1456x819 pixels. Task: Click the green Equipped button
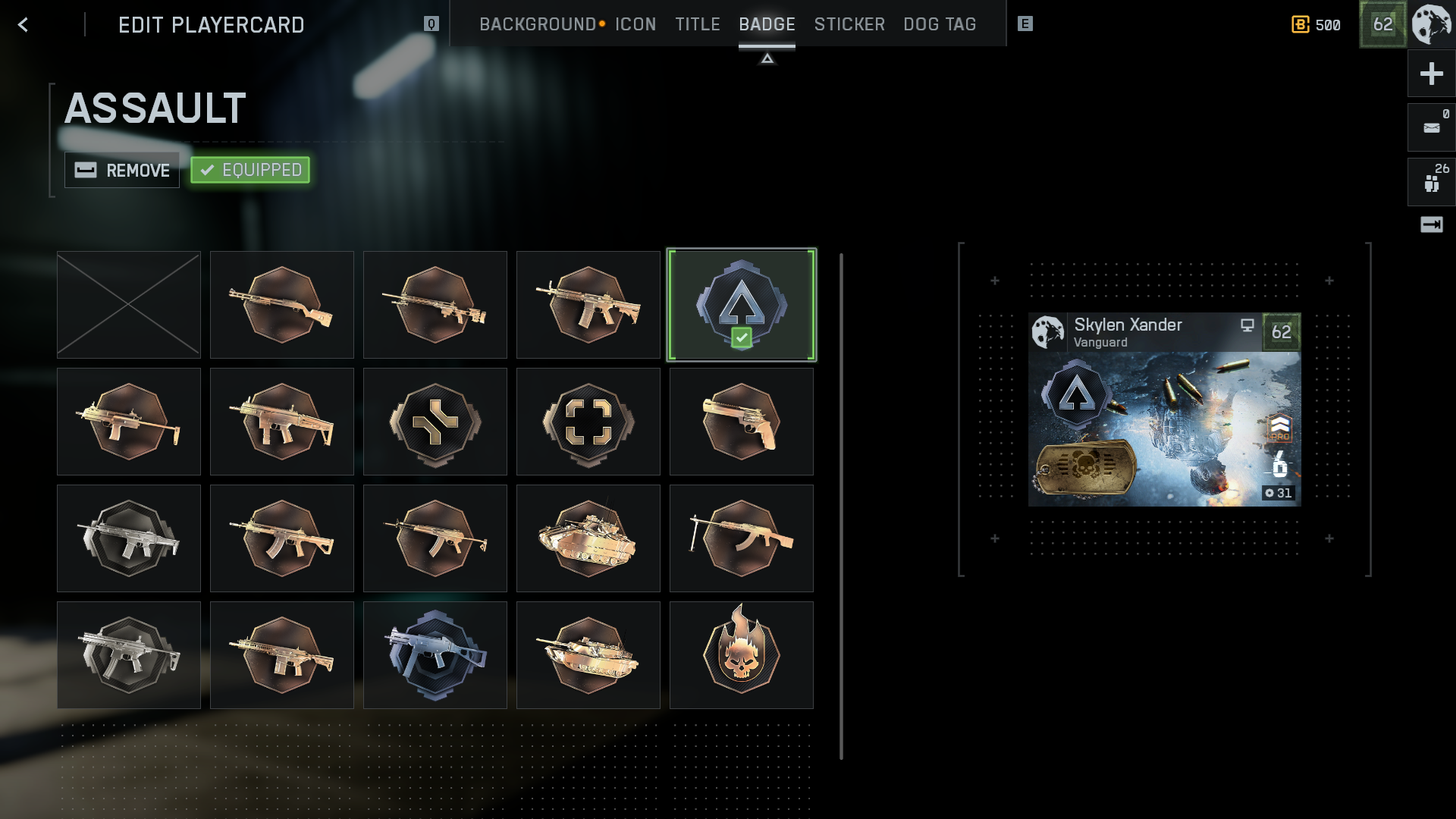pyautogui.click(x=250, y=170)
